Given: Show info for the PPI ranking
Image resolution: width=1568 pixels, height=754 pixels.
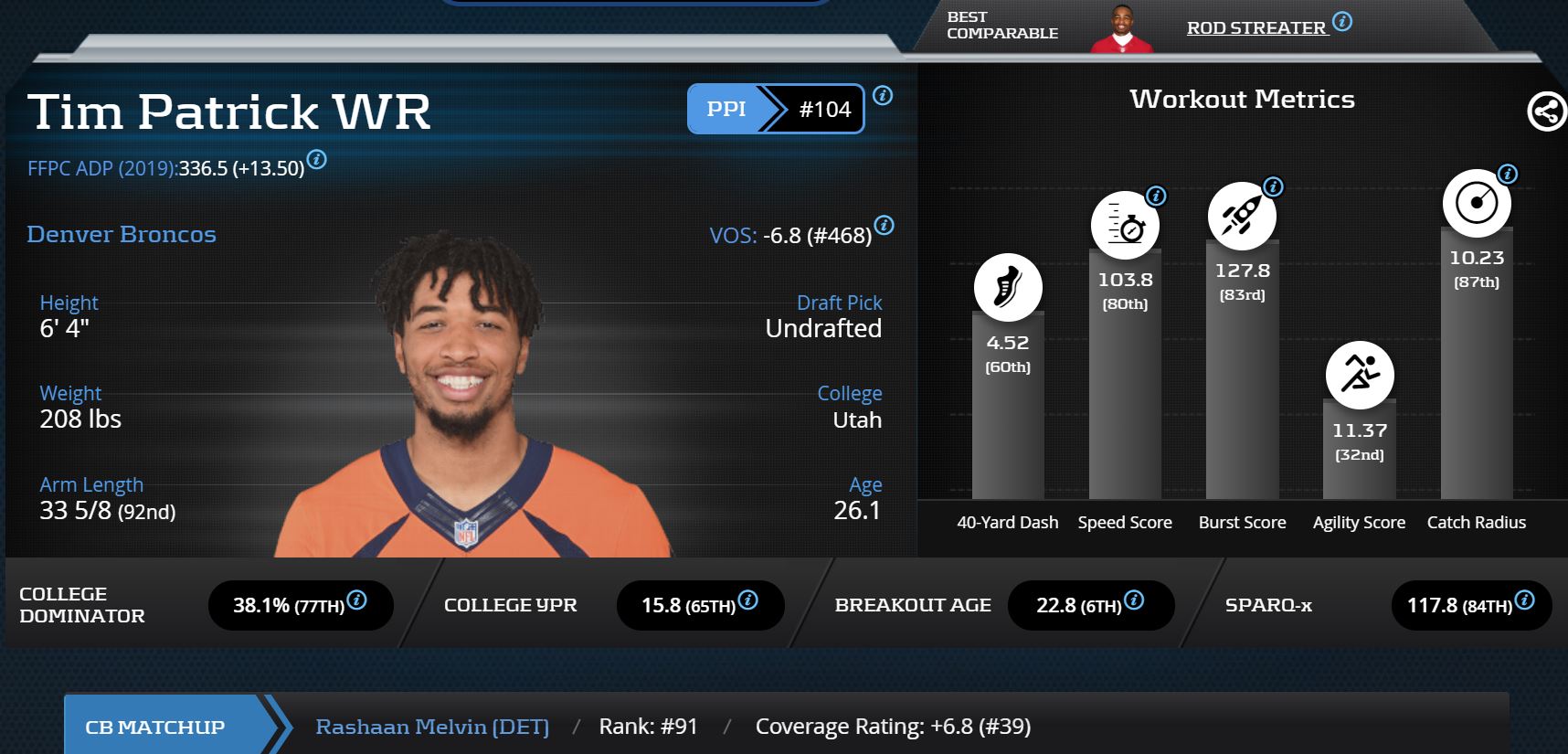Looking at the screenshot, I should [x=883, y=95].
